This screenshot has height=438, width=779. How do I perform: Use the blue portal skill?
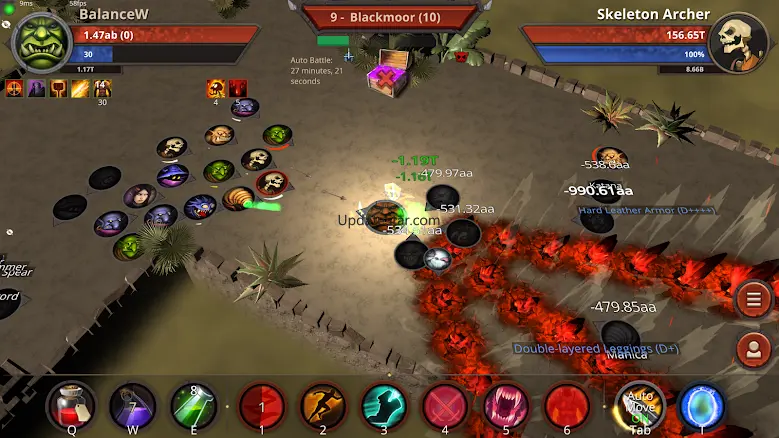[702, 406]
